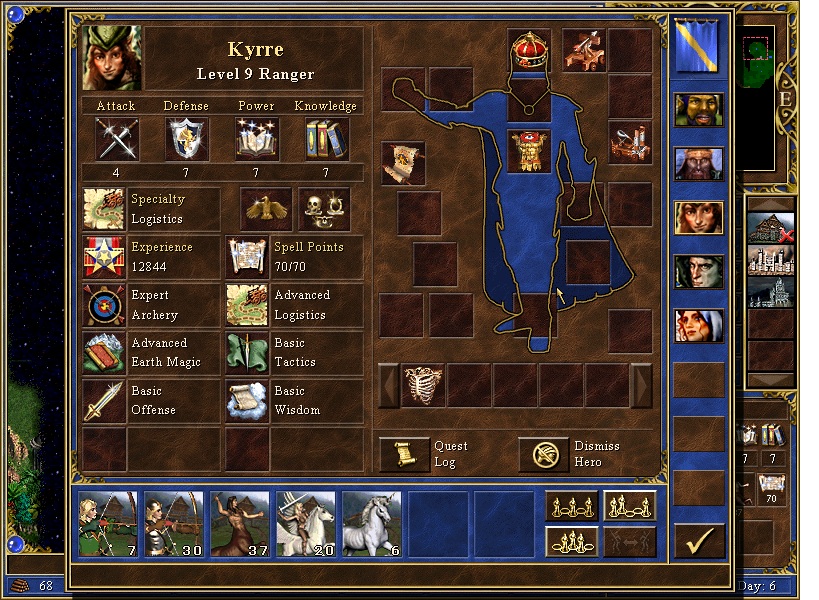Screen dimensions: 819x600
Task: Choose the red torso armor artifact
Action: [x=530, y=152]
